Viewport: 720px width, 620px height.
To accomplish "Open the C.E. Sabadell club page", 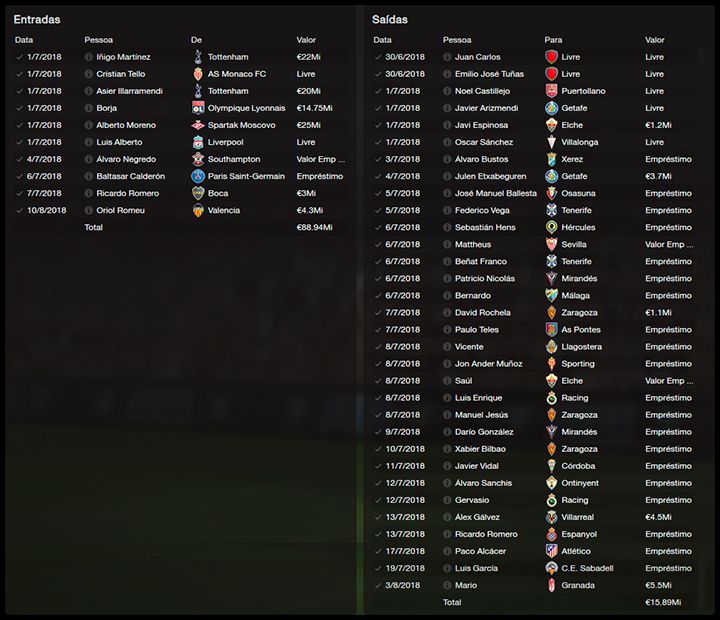I will [587, 568].
